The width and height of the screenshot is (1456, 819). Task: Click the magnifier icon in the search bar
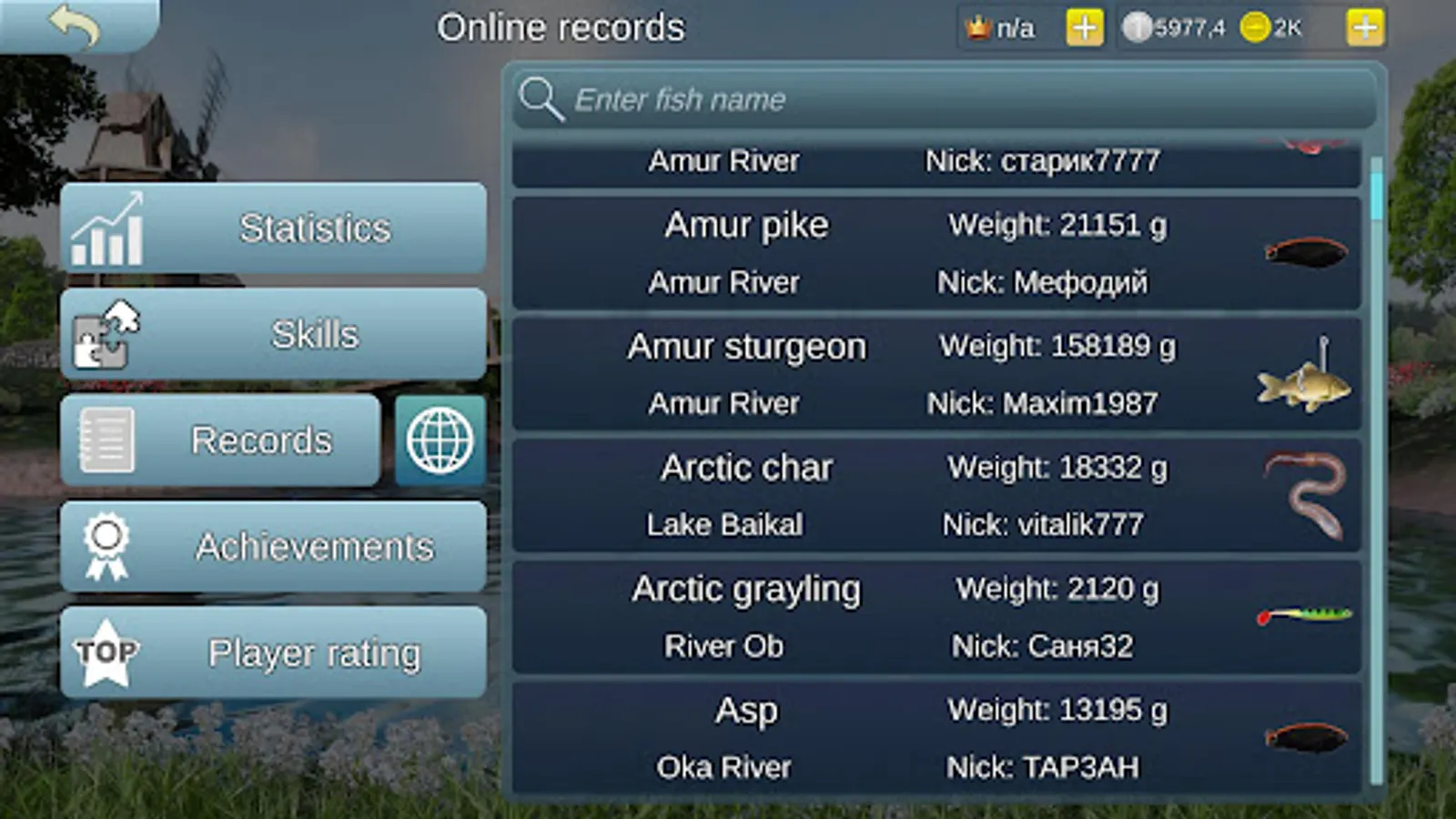541,99
